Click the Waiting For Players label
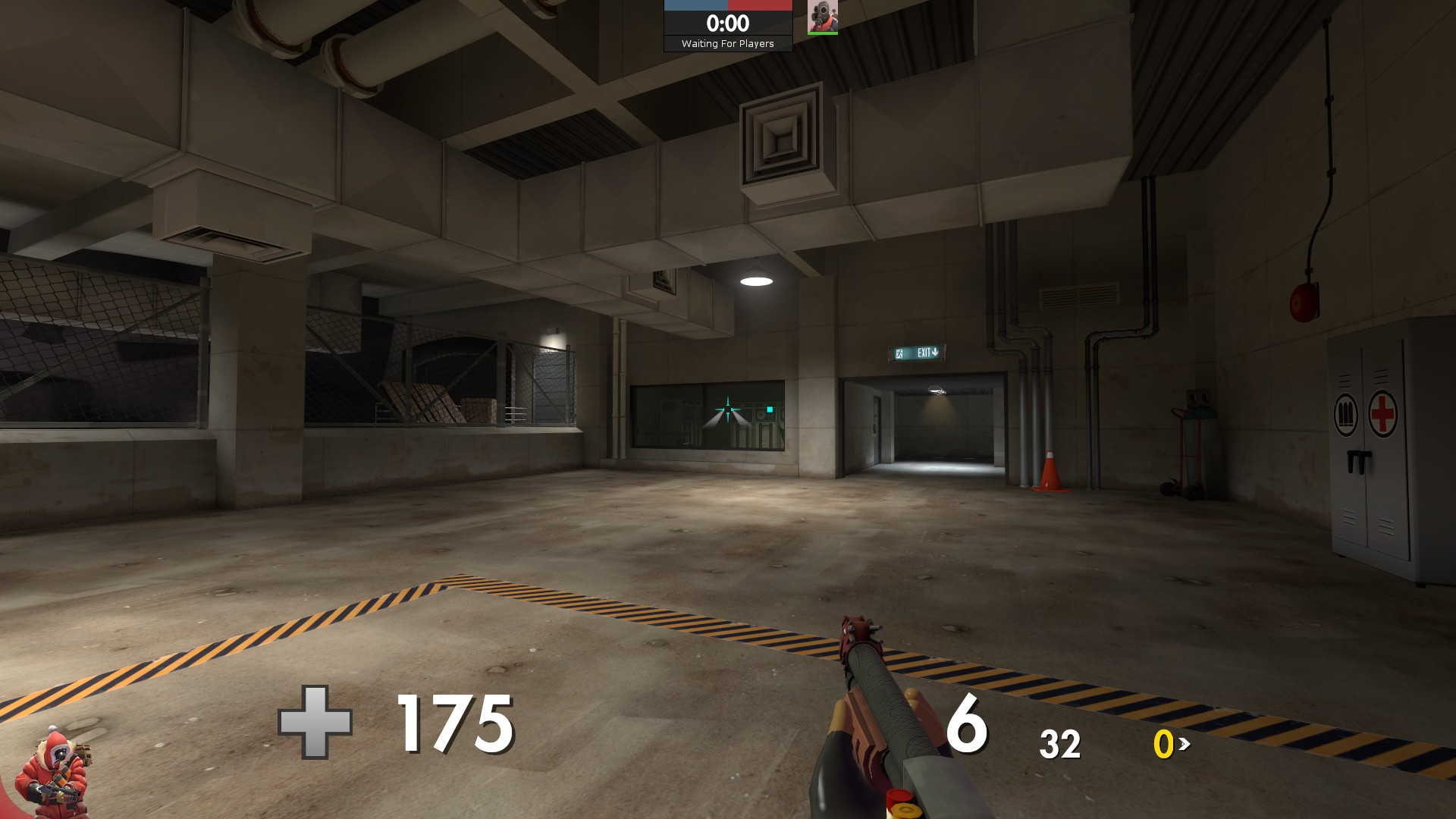 click(x=727, y=44)
